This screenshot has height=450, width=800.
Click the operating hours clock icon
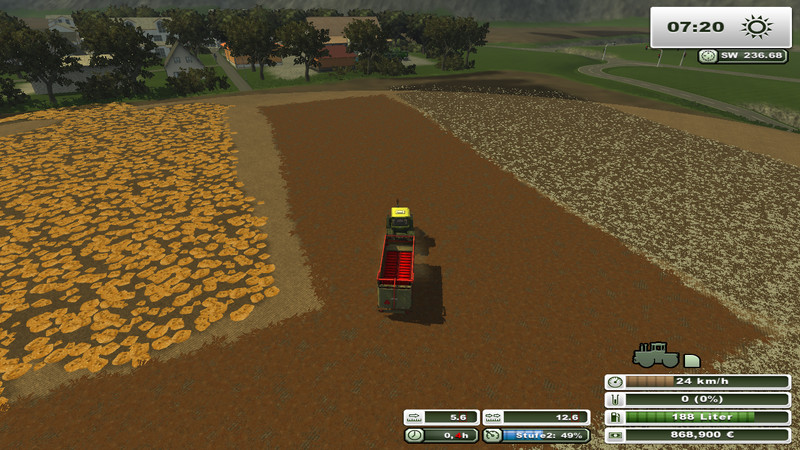[414, 435]
